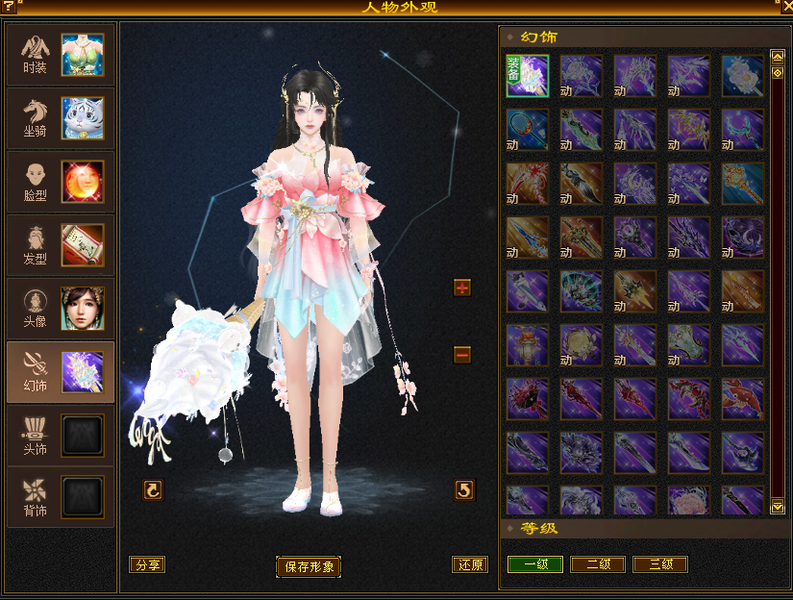Open the 时装 costume category

click(60, 55)
